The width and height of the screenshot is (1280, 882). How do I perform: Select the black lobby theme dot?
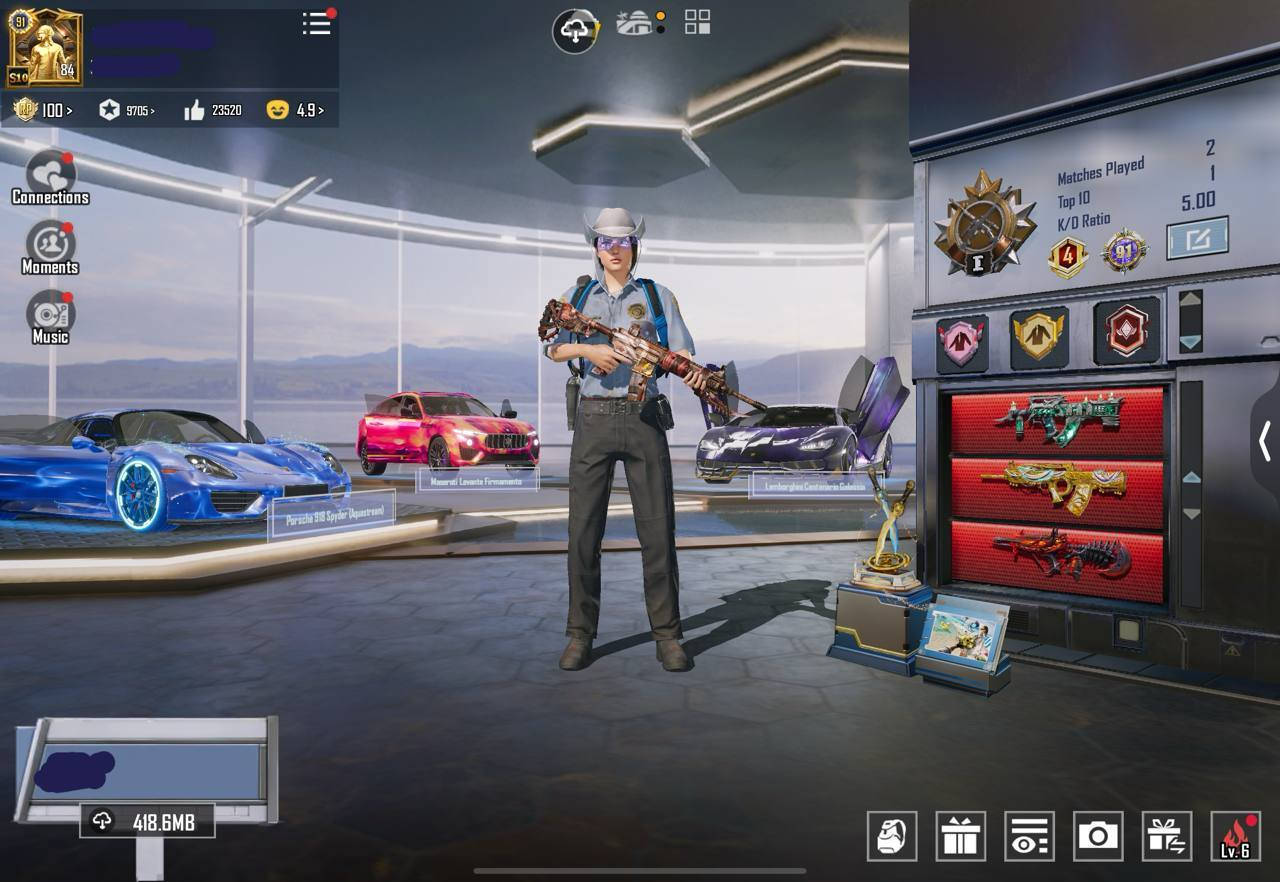[659, 30]
